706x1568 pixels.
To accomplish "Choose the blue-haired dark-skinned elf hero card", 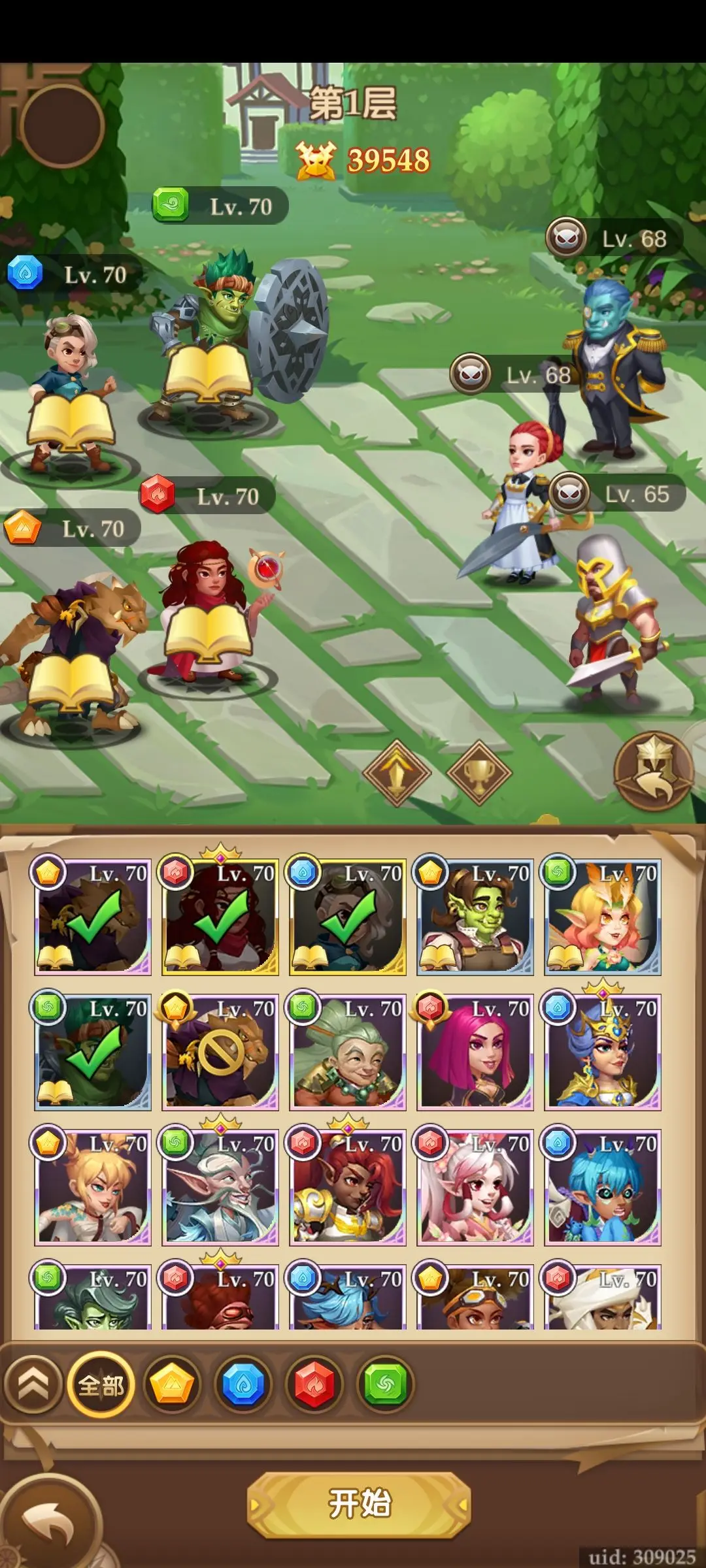I will point(603,1188).
